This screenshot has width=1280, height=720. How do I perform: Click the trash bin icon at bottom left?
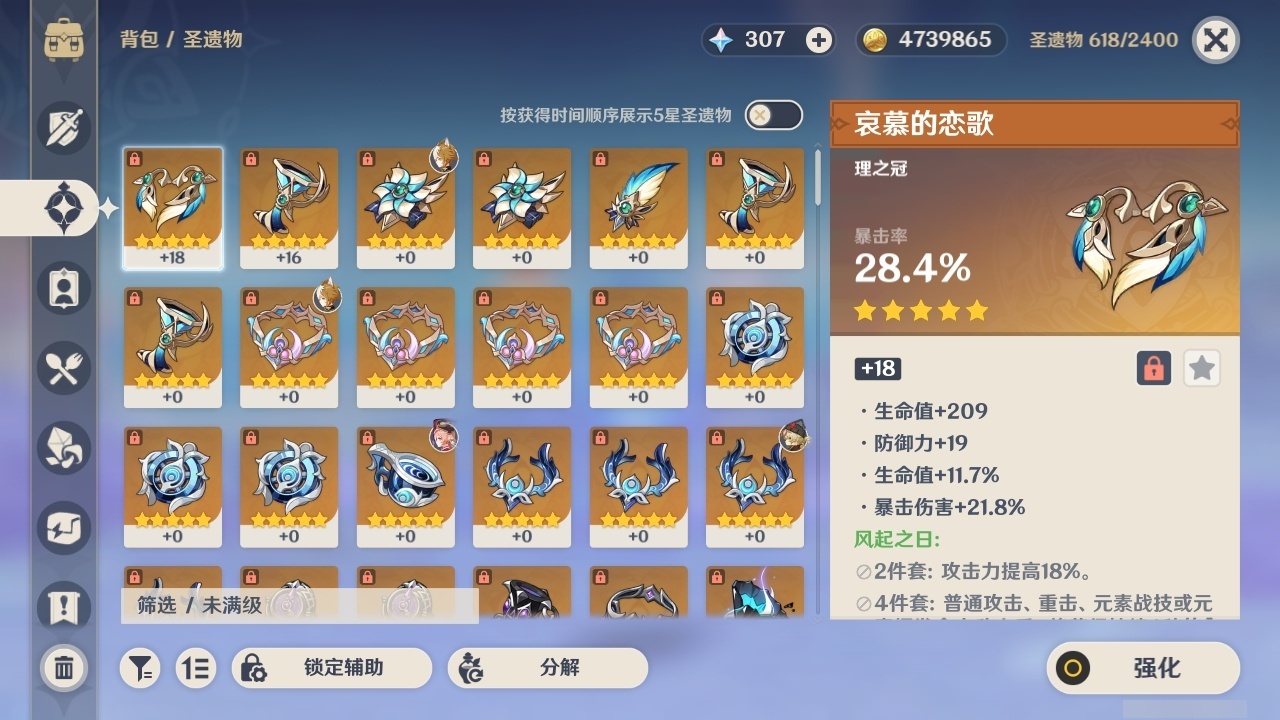62,668
